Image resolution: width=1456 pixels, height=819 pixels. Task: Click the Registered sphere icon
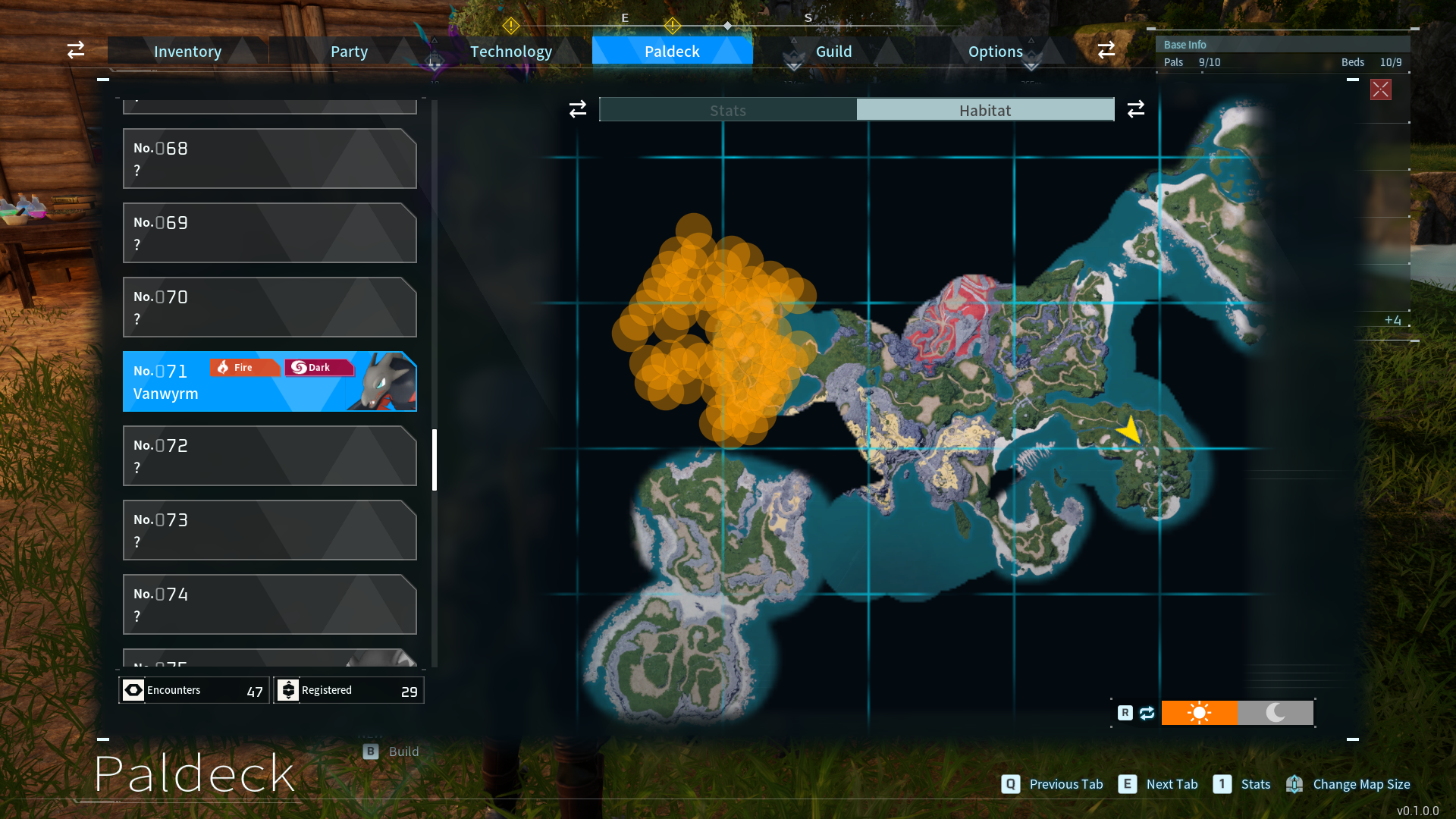[288, 690]
